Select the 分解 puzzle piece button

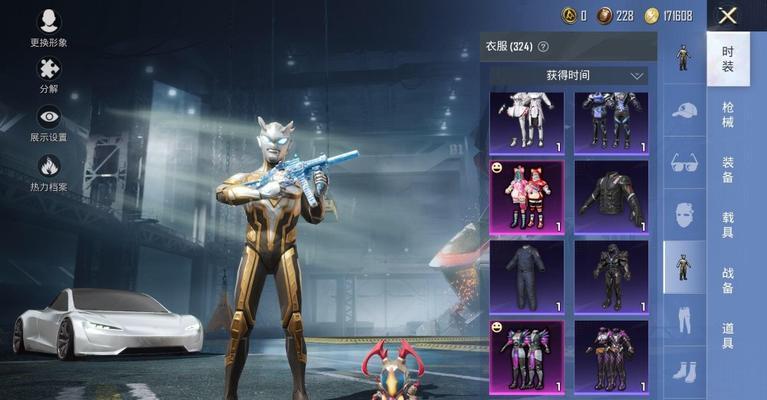point(48,73)
